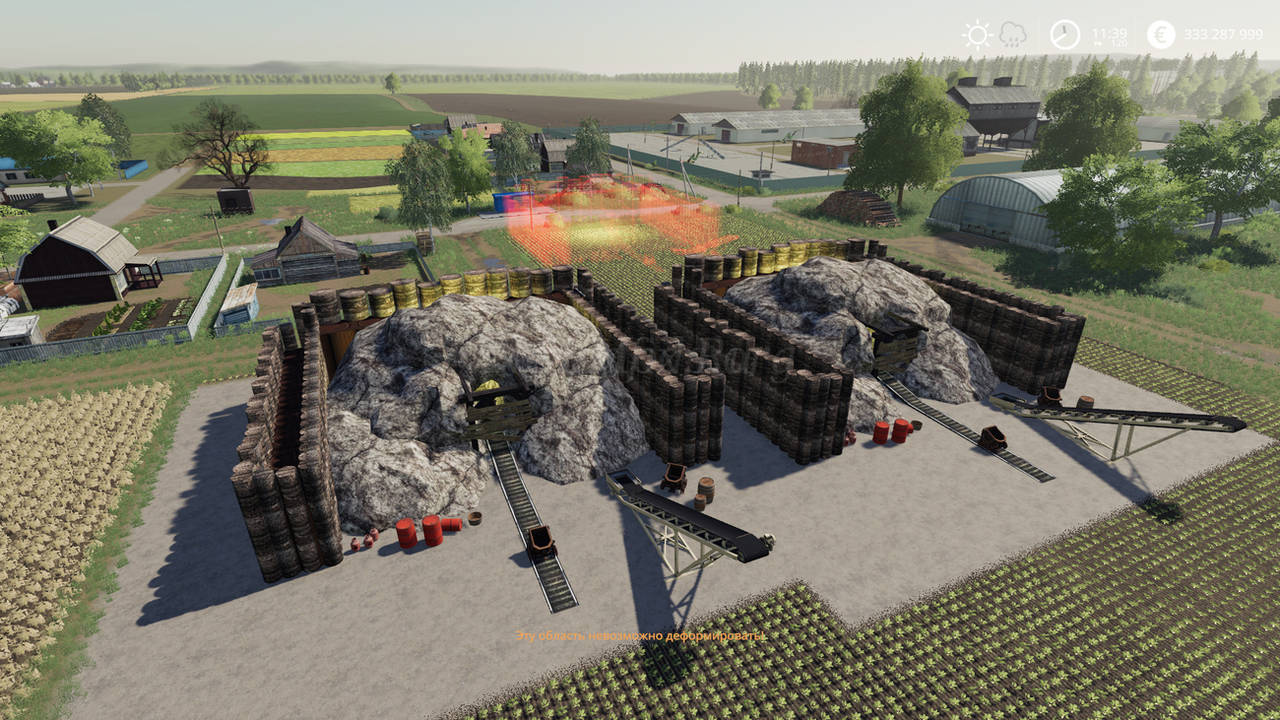Open the clock icon in the HUD
The image size is (1280, 720).
pos(1065,35)
